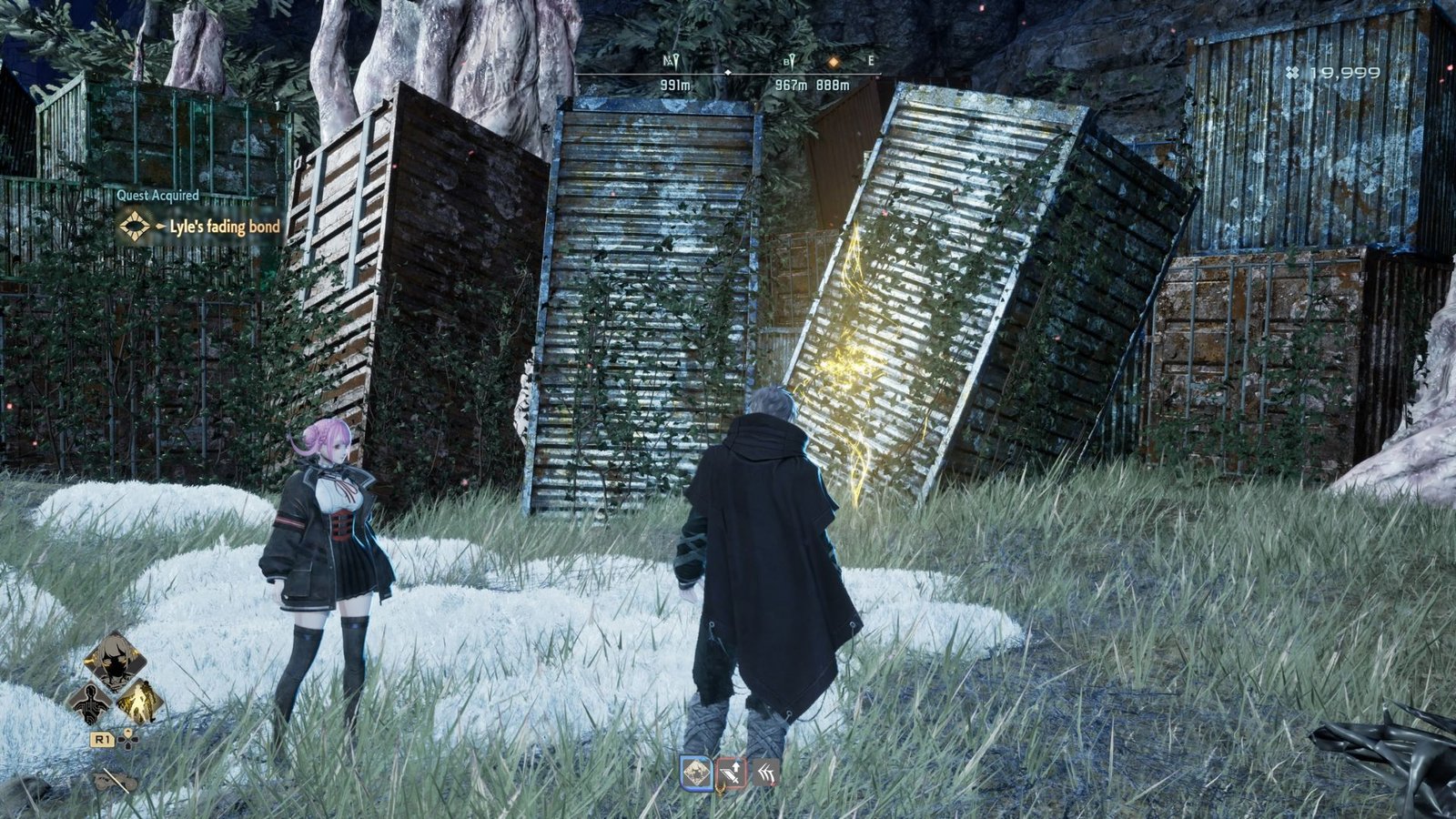The image size is (1456, 819).
Task: Click the E direction letter on the compass
Action: point(870,61)
